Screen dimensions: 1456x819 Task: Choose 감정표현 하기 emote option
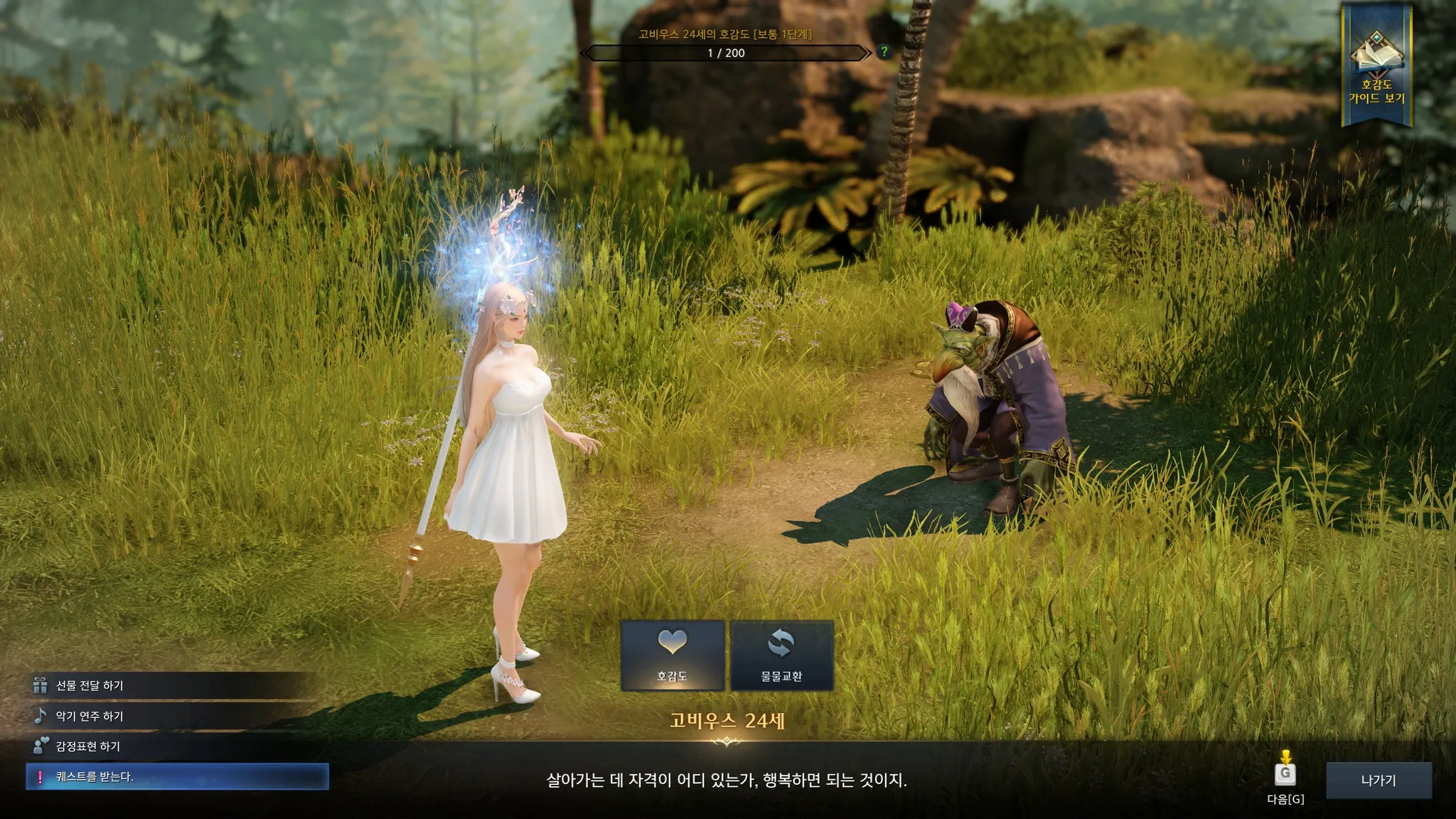tap(88, 746)
